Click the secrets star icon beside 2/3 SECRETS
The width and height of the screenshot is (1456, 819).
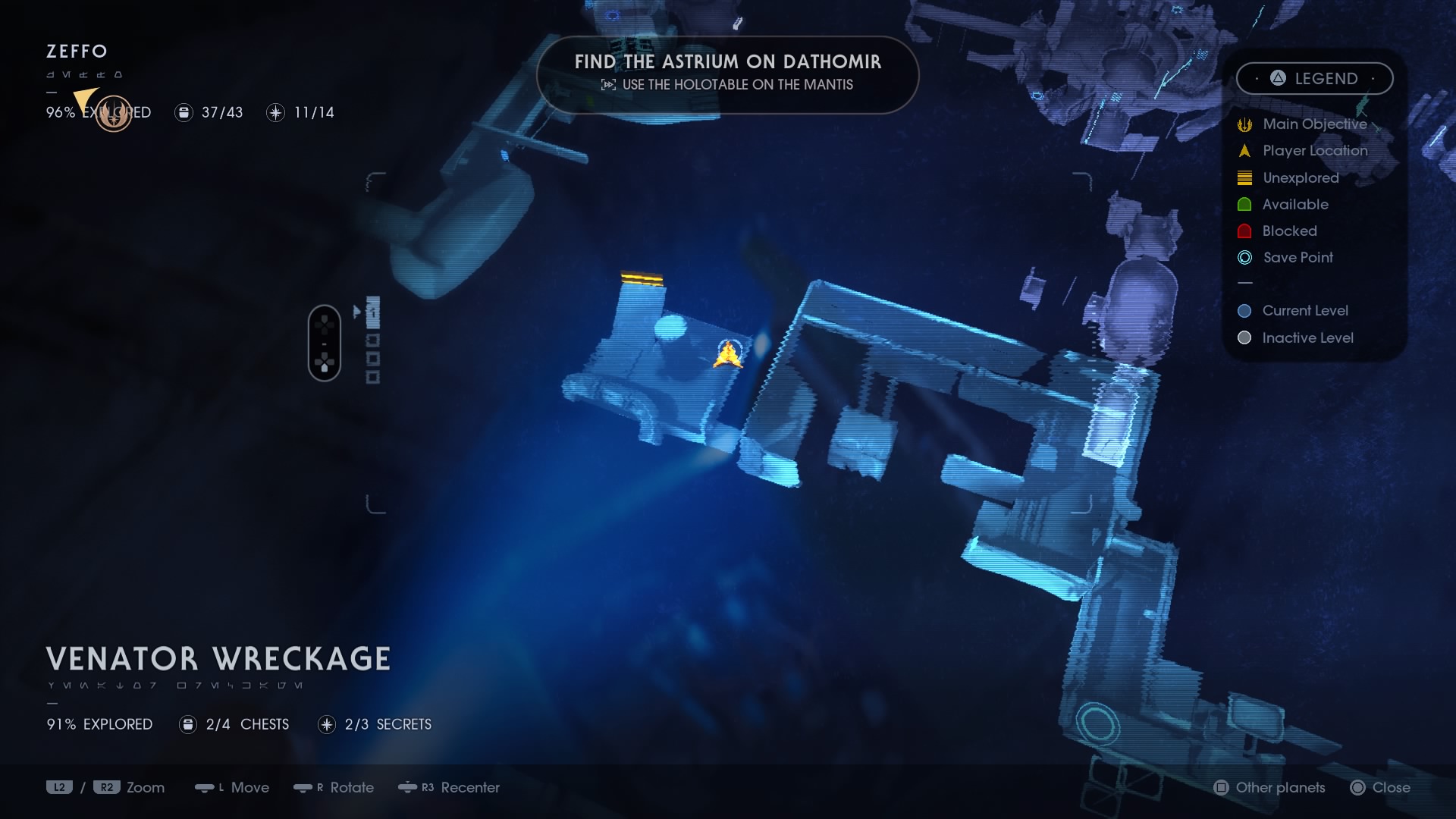[326, 724]
